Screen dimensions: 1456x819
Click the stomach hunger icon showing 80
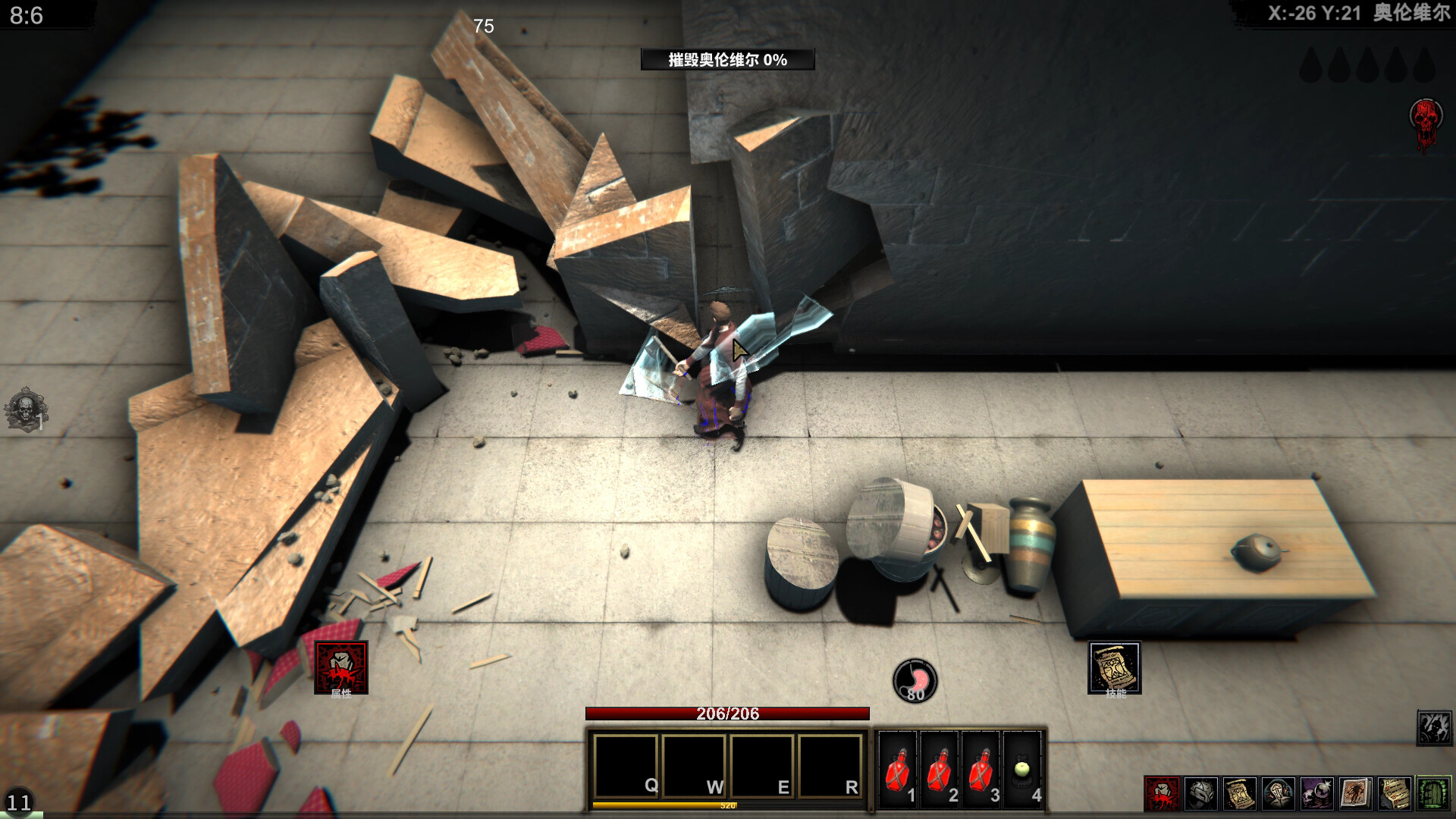(x=915, y=679)
